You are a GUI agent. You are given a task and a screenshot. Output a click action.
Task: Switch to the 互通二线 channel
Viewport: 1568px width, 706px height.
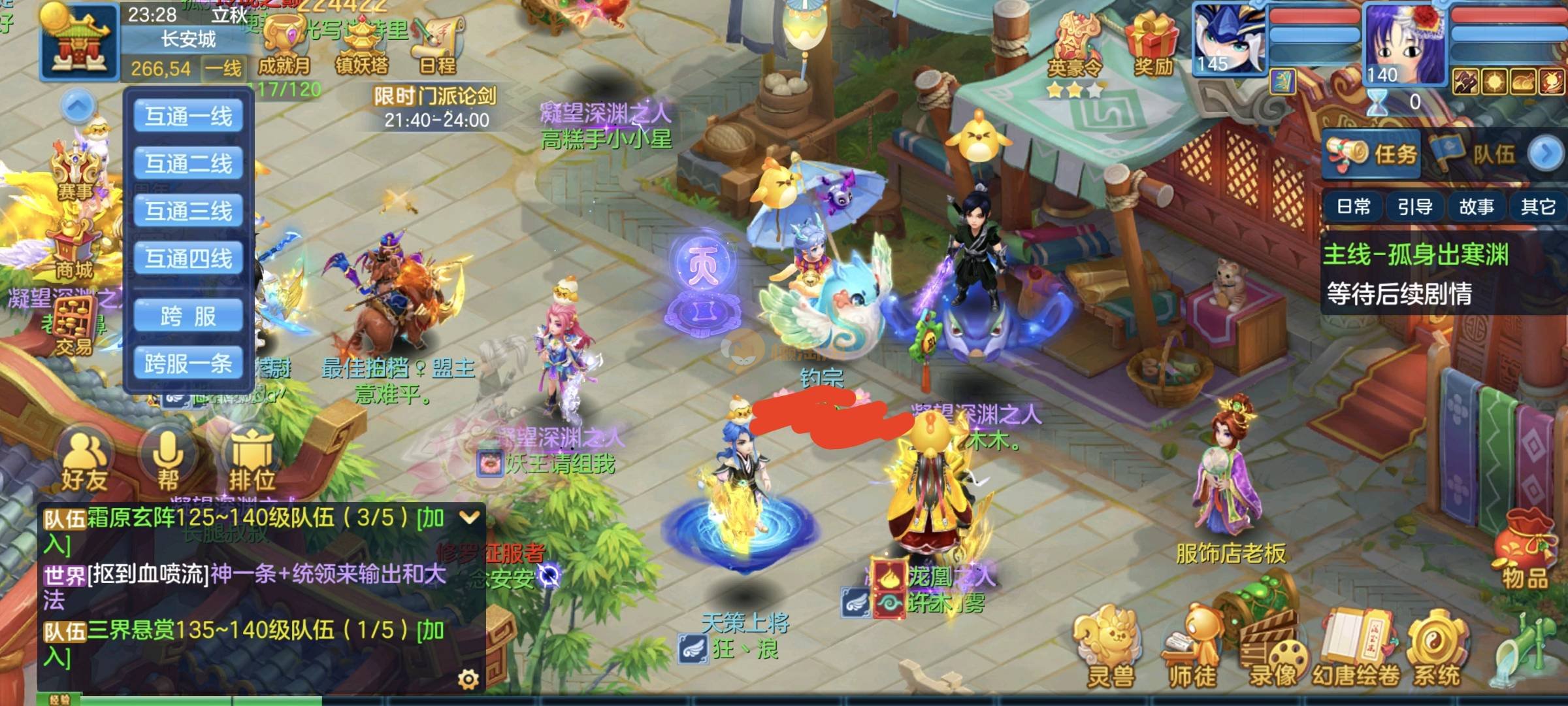[x=188, y=163]
